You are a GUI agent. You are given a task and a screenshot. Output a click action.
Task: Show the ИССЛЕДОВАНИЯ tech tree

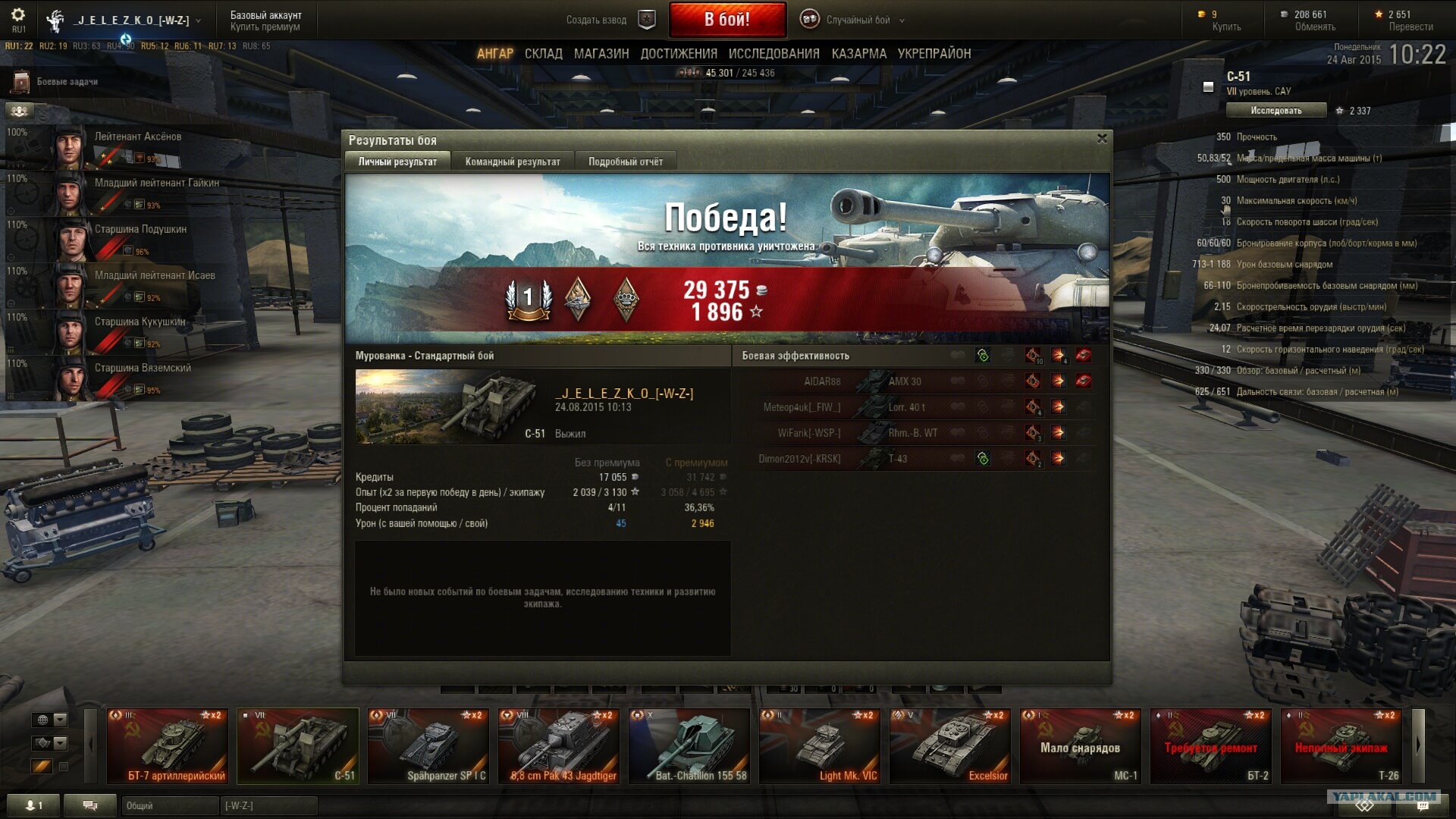tap(773, 54)
